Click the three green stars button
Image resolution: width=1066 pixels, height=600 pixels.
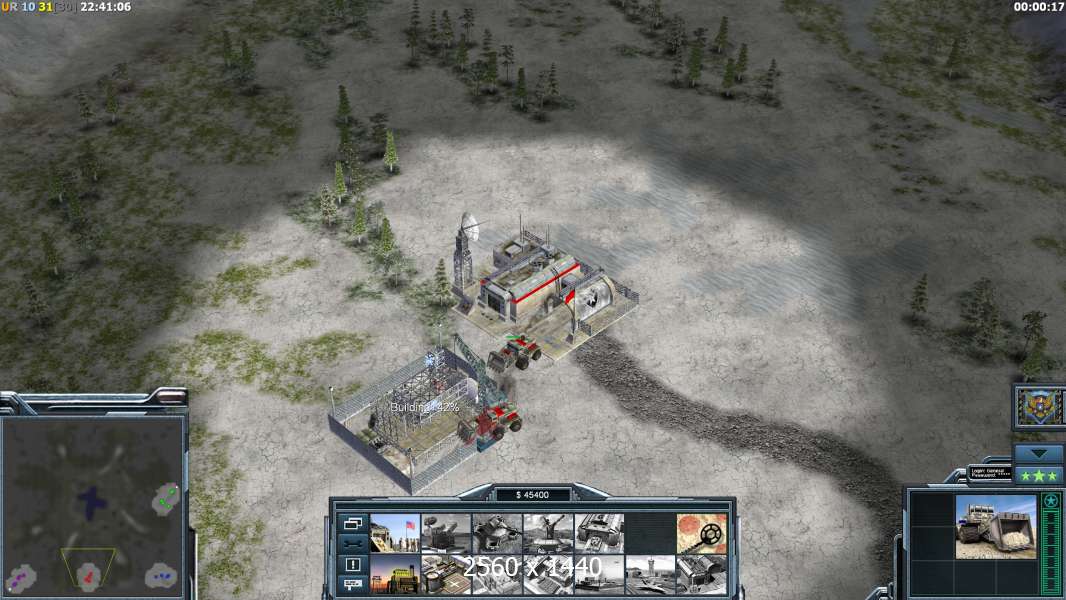[x=1039, y=474]
